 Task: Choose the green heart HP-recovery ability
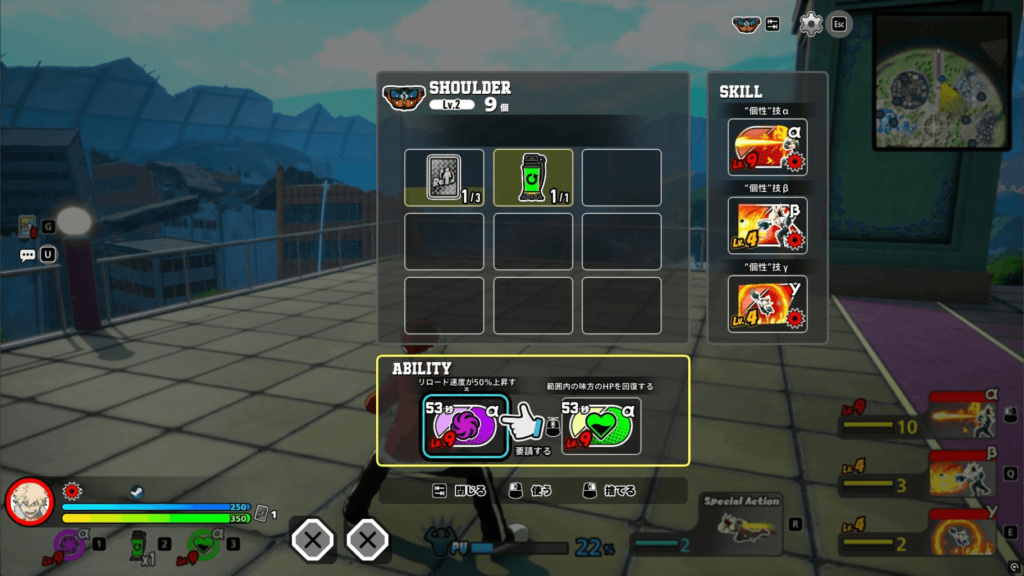(602, 426)
